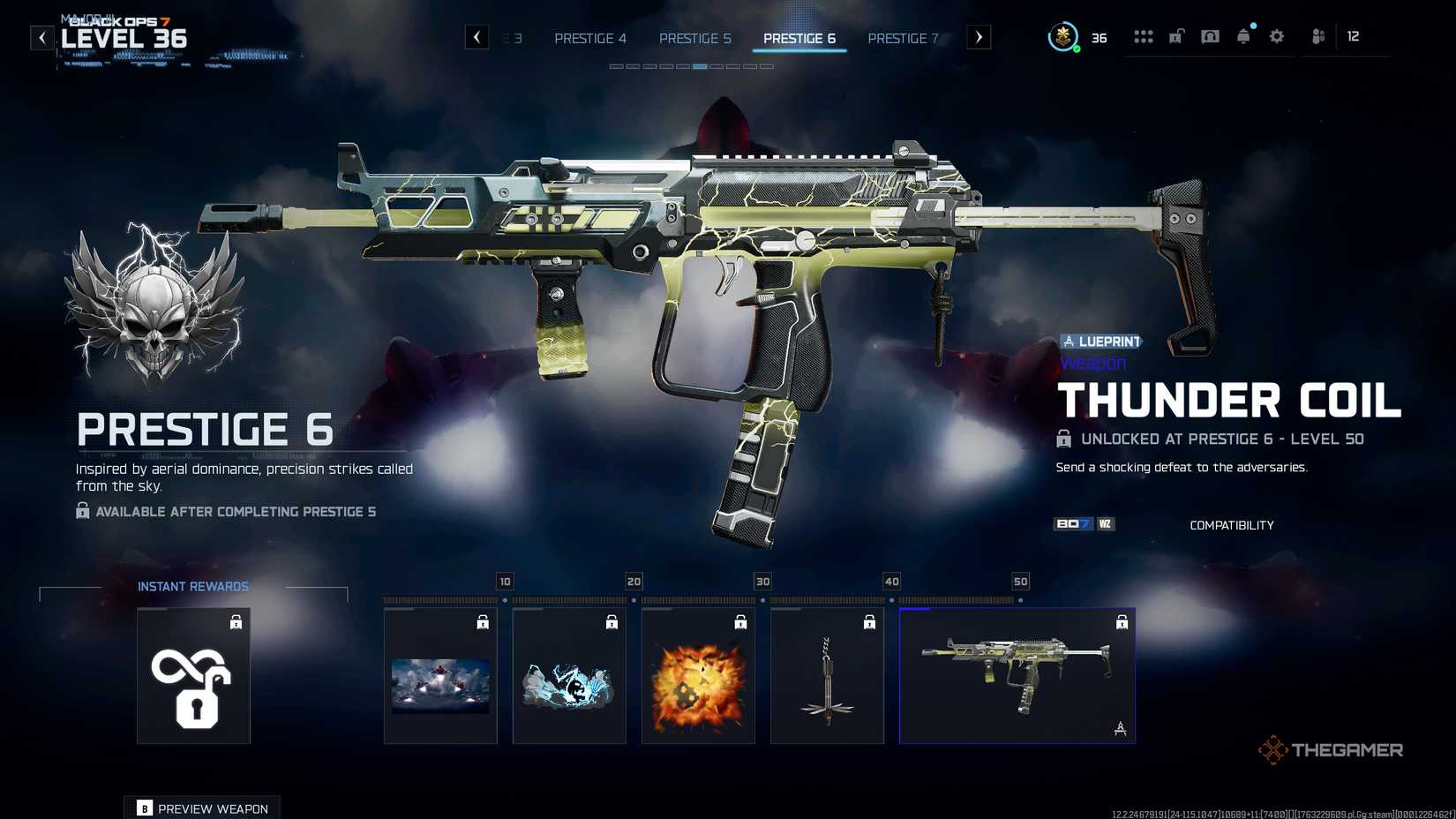Toggle the Instant Rewards unlock tile
Viewport: 1456px width, 819px height.
[193, 675]
